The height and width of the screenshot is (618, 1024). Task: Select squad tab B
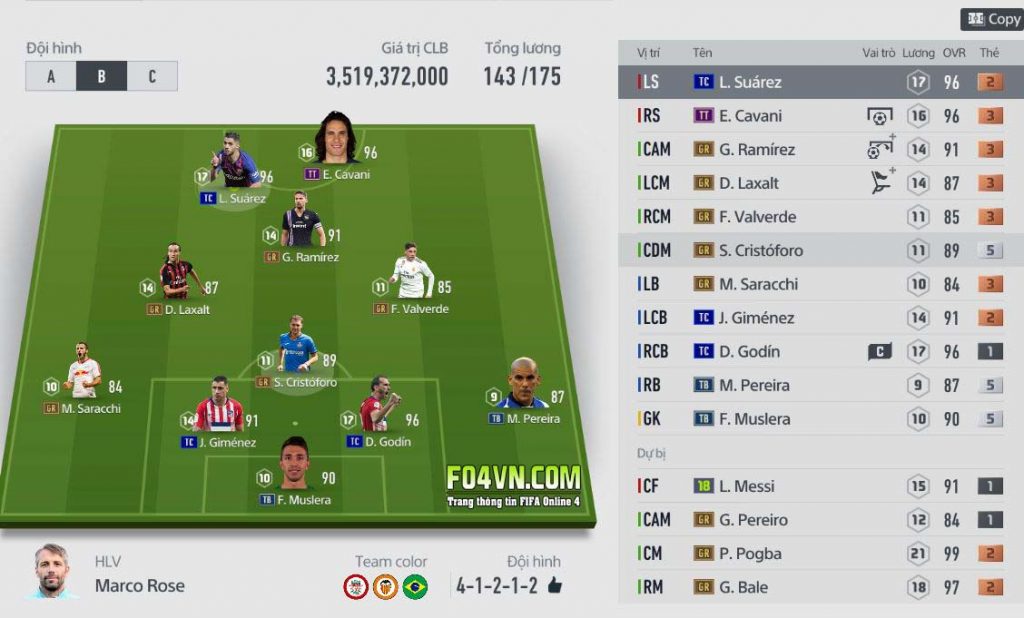click(101, 76)
